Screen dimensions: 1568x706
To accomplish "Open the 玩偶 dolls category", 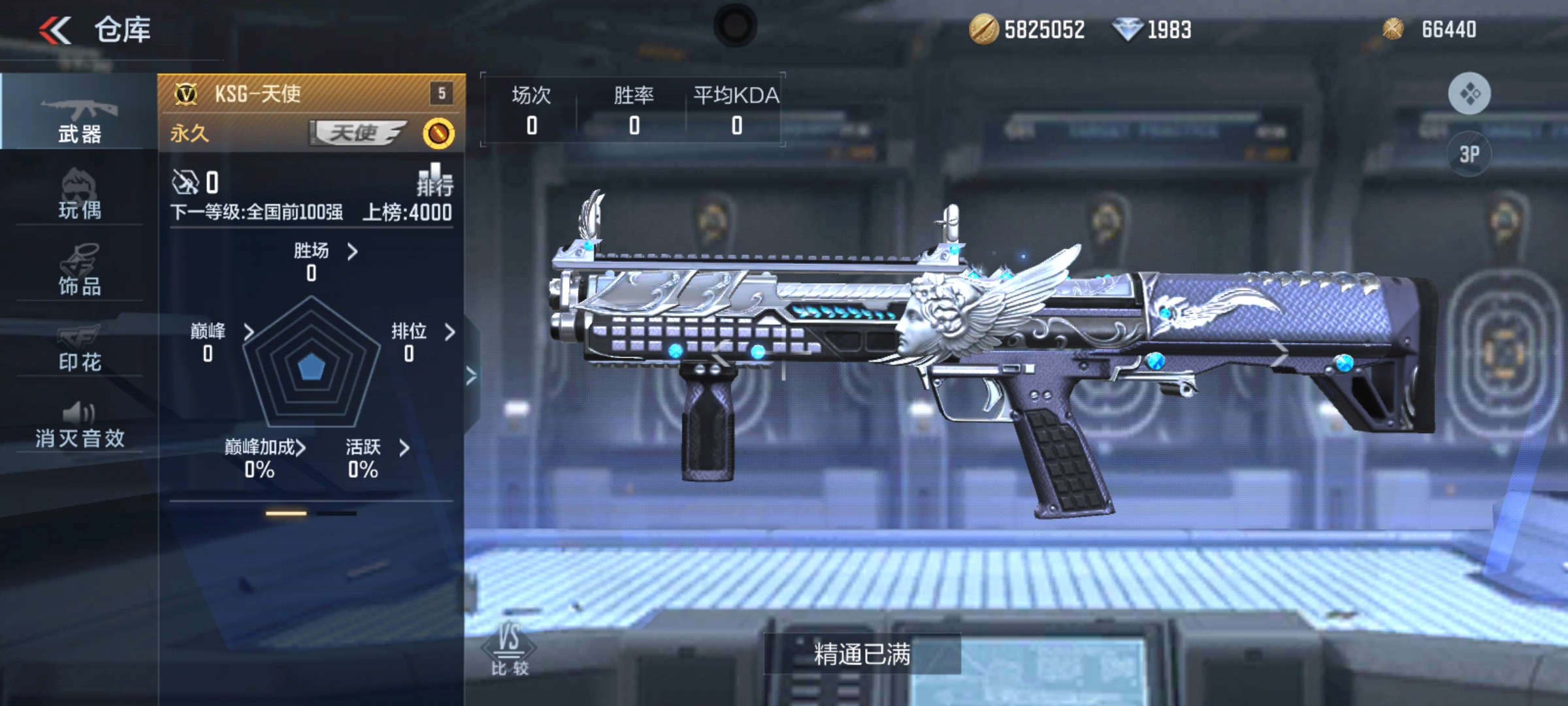I will (x=79, y=194).
